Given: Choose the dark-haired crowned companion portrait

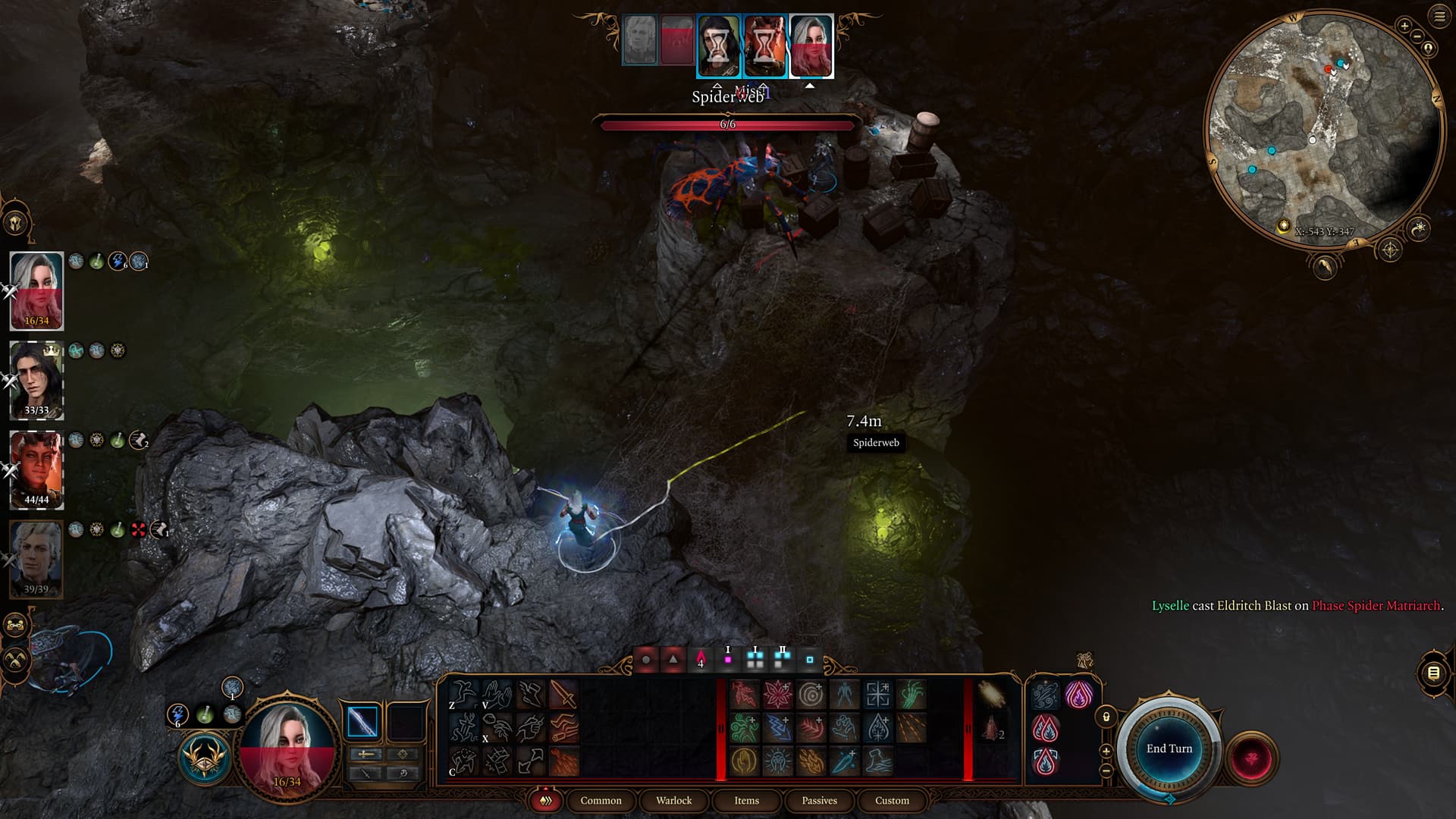Looking at the screenshot, I should click(36, 379).
